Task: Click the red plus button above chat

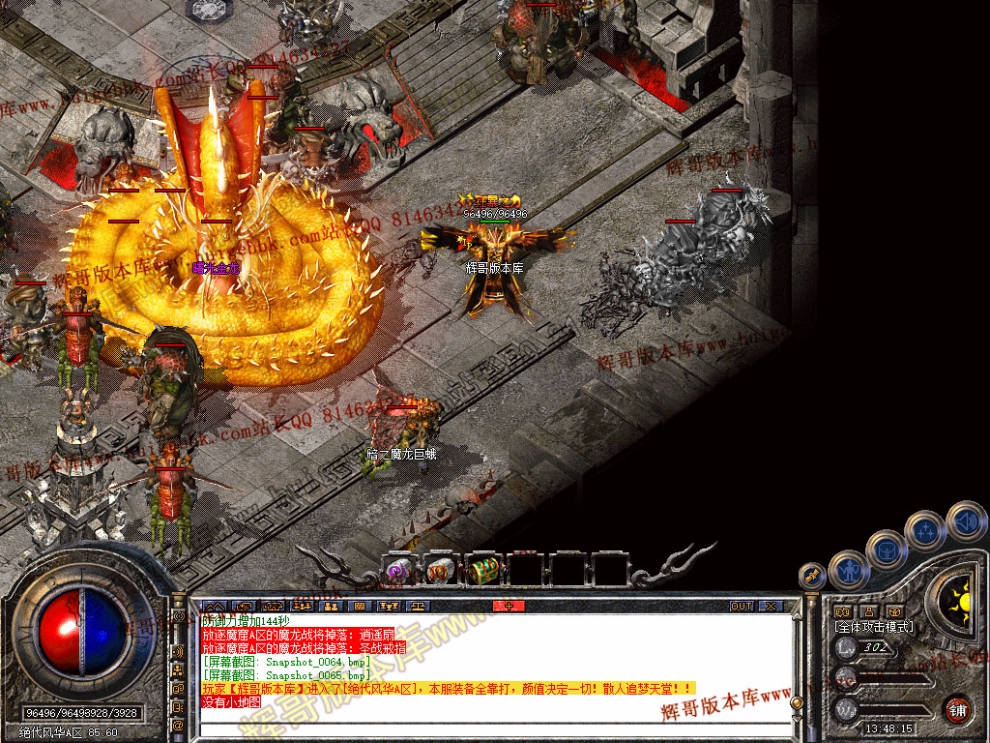Action: click(x=508, y=606)
